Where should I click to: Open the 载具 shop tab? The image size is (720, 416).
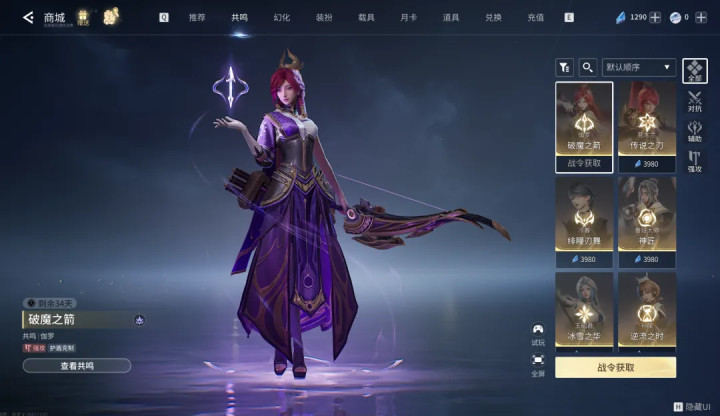(x=366, y=17)
